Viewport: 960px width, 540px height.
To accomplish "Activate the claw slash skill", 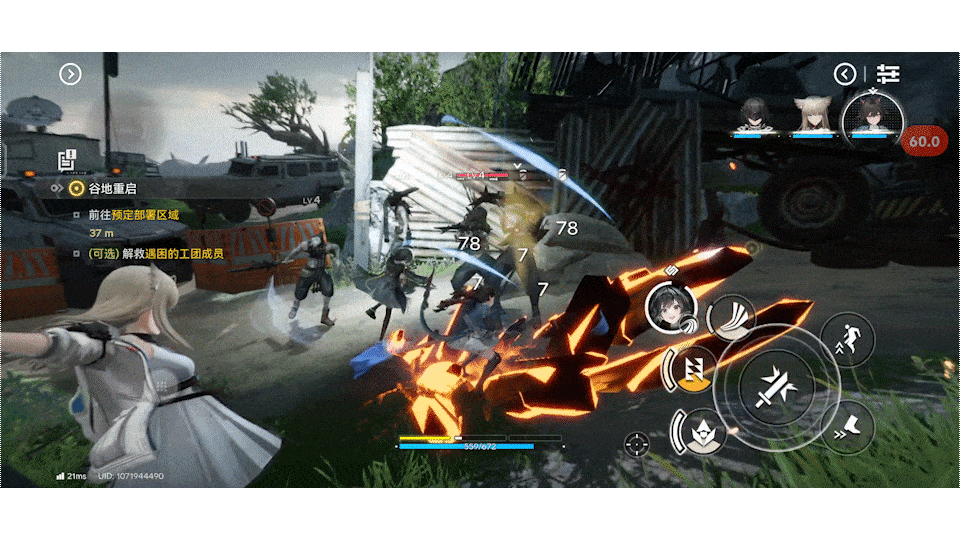I will coord(731,317).
